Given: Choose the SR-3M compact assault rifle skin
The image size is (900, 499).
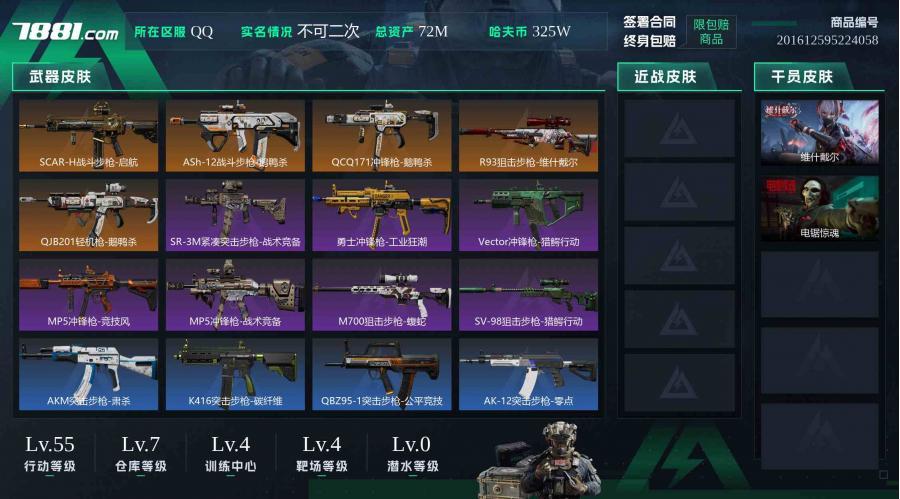Looking at the screenshot, I should click(x=235, y=215).
